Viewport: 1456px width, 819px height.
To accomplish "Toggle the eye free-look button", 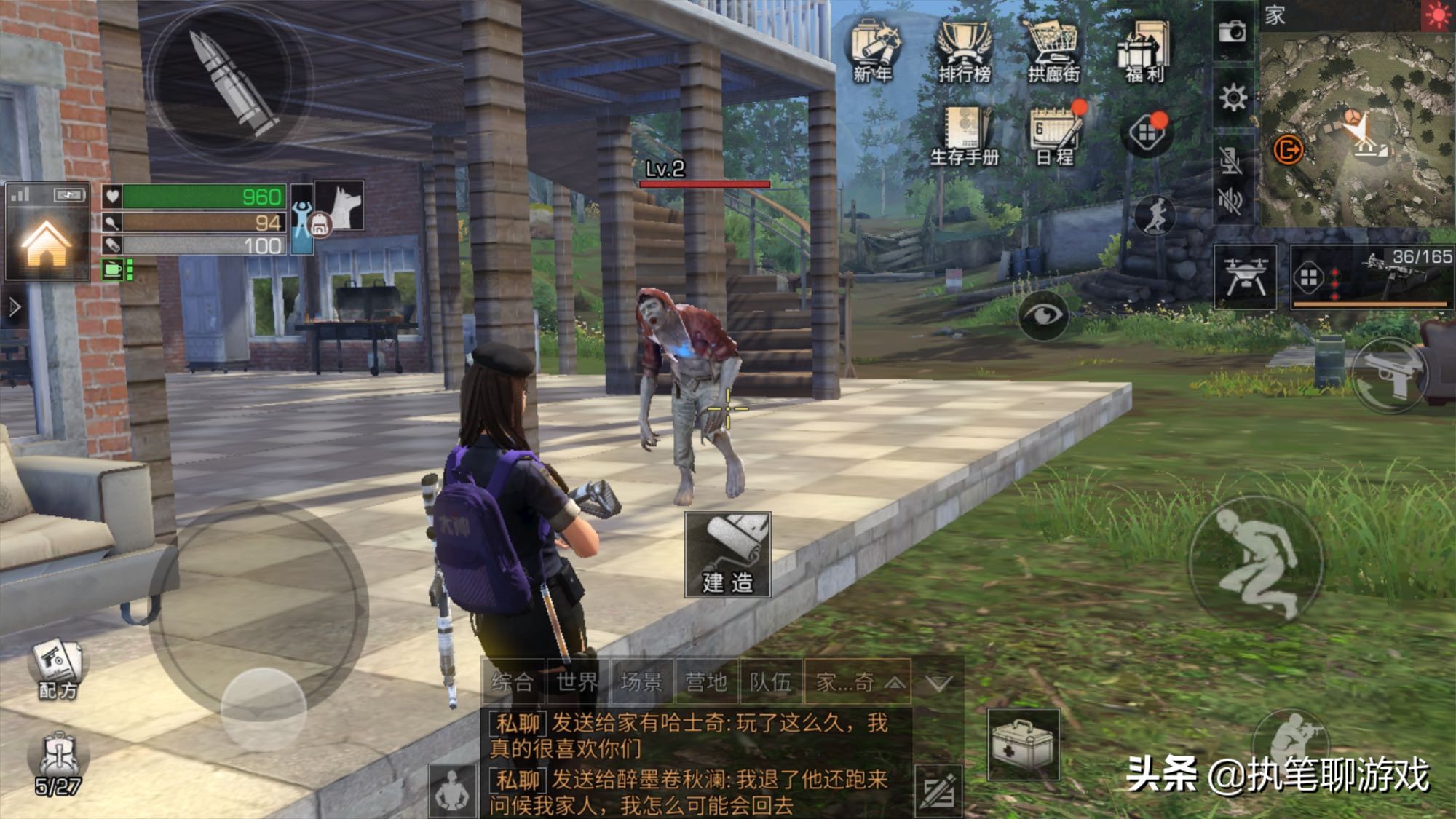I will tap(1043, 314).
